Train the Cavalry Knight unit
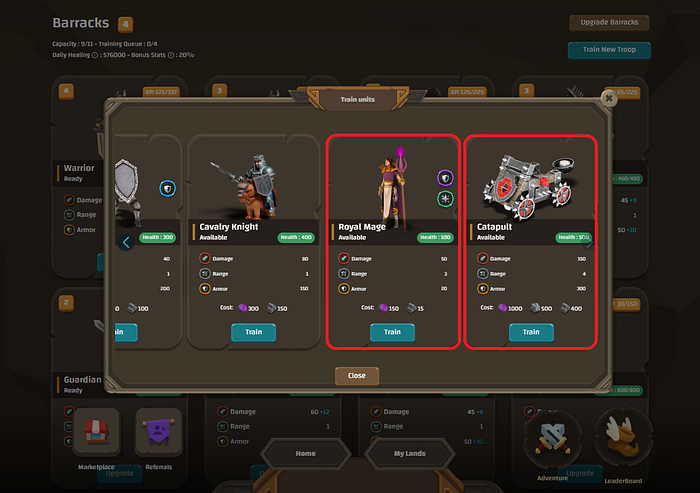 point(254,332)
